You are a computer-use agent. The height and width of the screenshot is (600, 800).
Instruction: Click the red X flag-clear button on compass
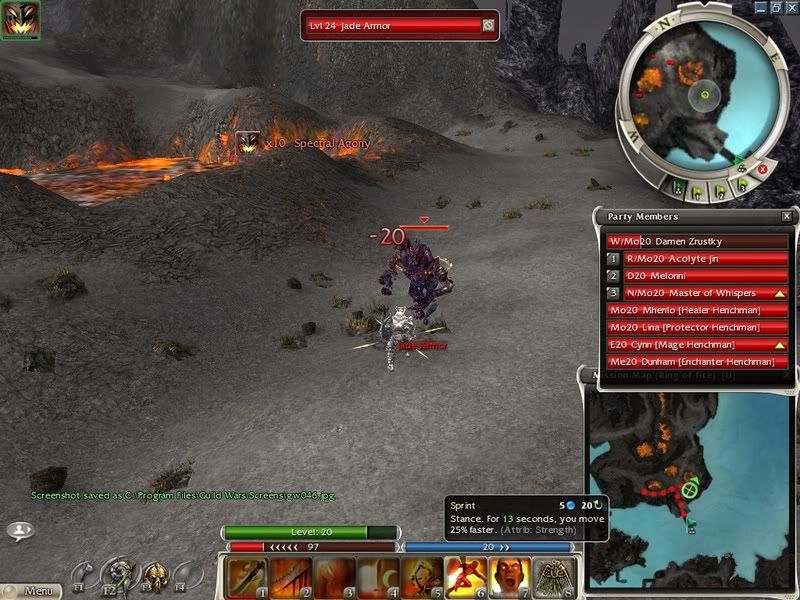tap(762, 170)
